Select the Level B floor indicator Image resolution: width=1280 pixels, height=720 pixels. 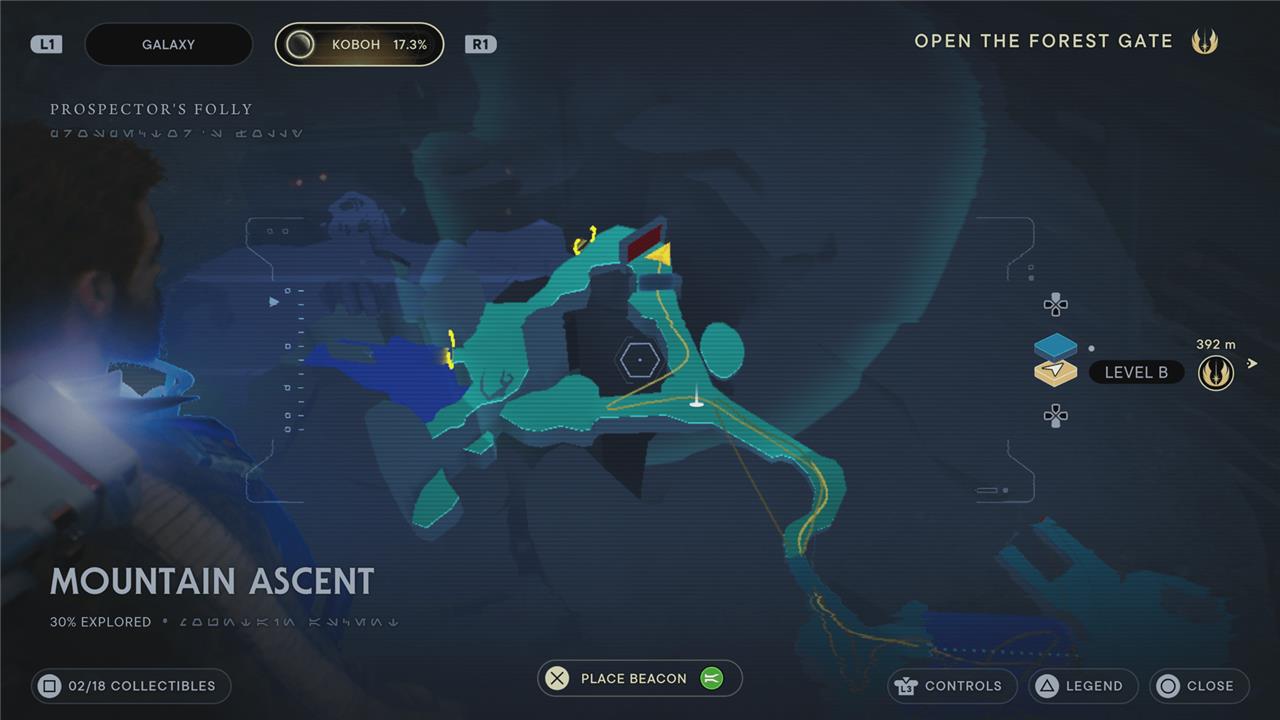click(1135, 372)
